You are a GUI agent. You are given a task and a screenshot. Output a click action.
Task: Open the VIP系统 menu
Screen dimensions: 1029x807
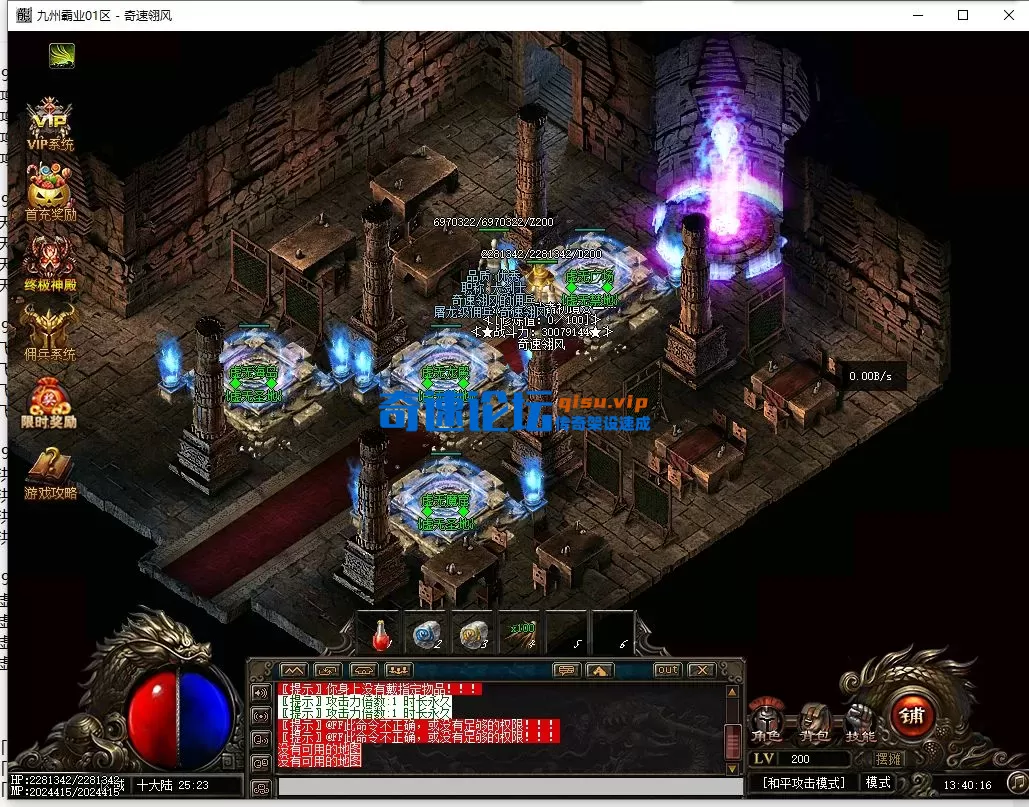point(50,123)
